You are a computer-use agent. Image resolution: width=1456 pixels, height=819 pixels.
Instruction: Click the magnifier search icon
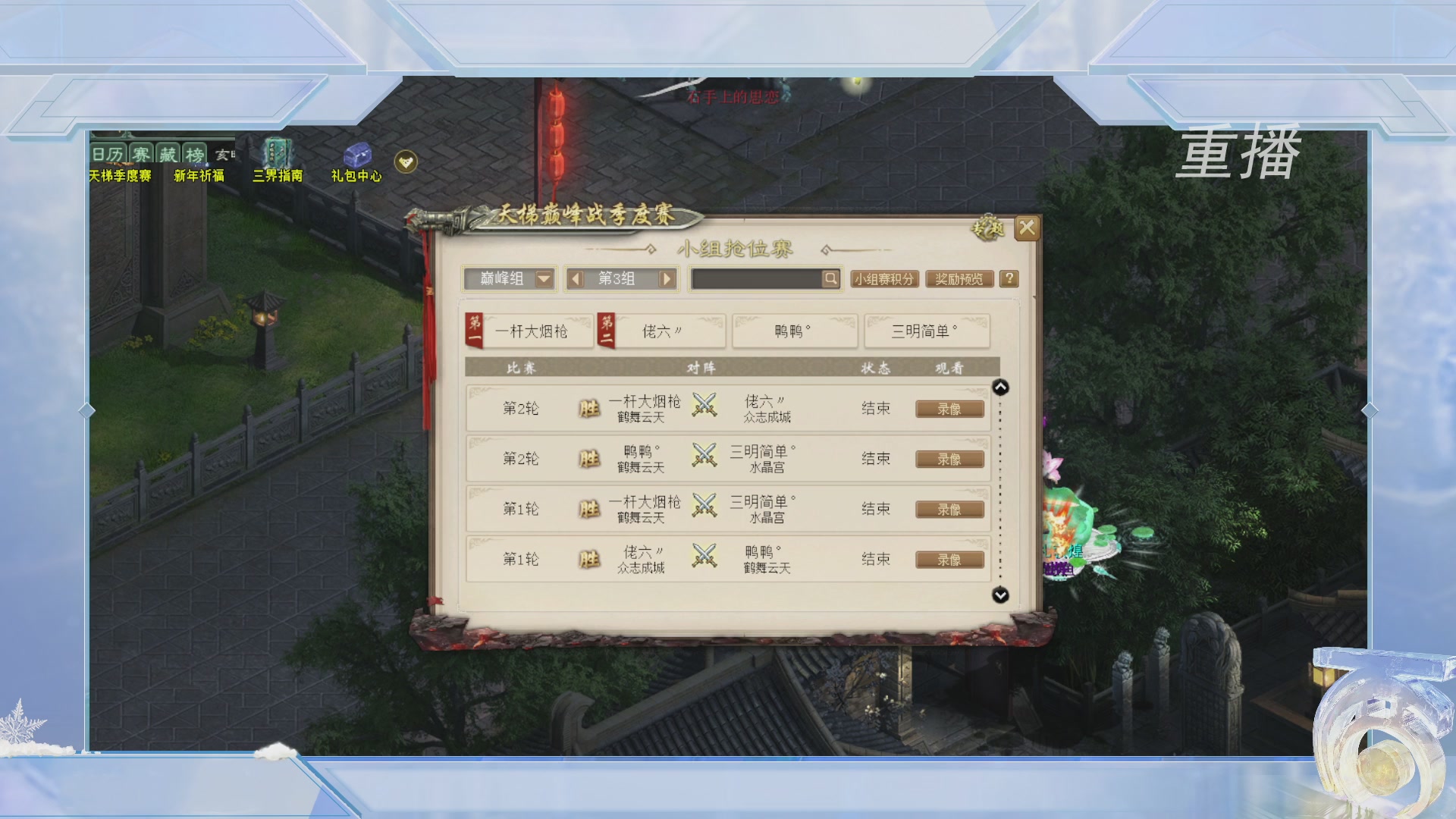pyautogui.click(x=831, y=279)
